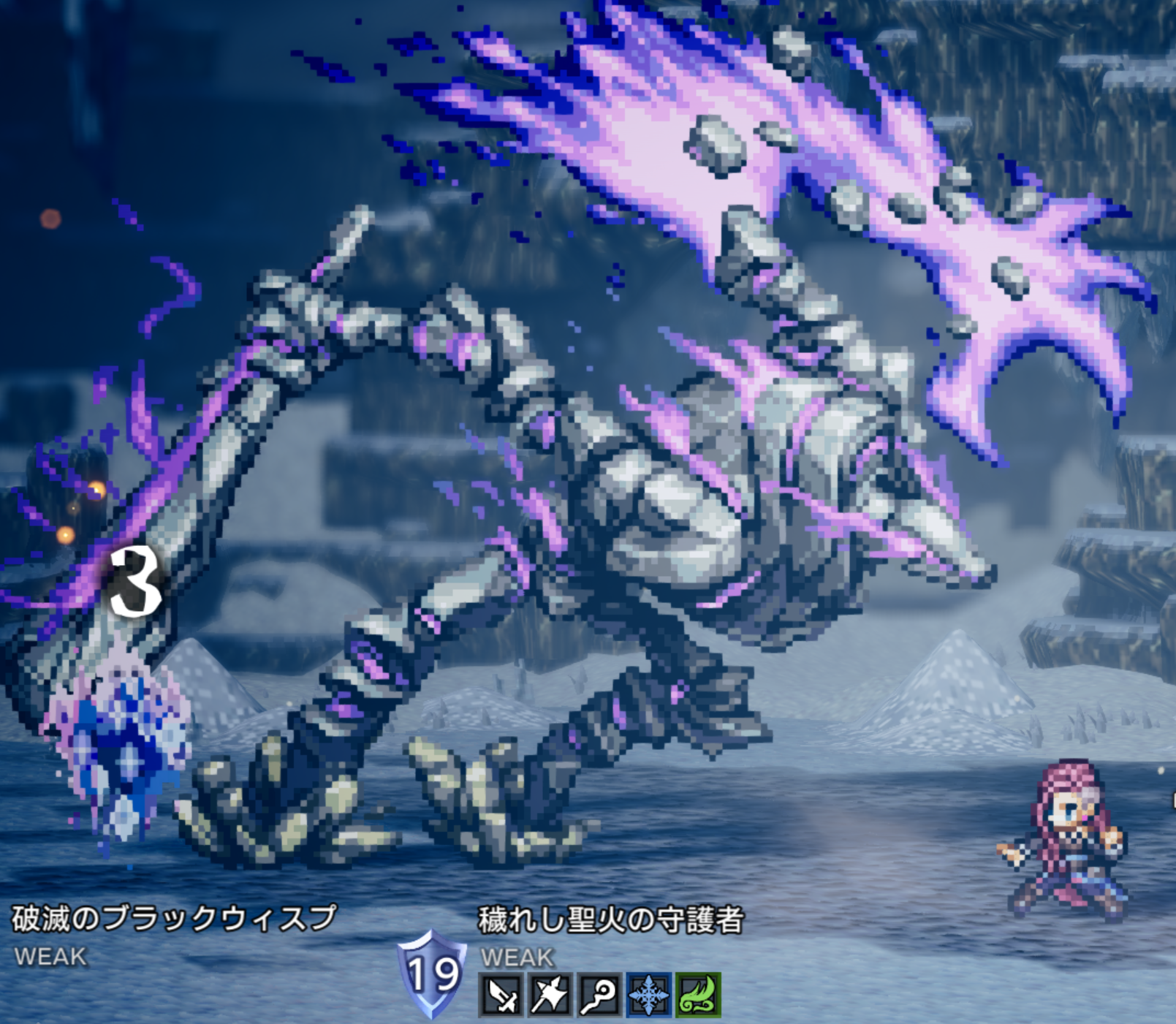Select the sword weakness icon
This screenshot has height=1024, width=1176.
coord(501,995)
